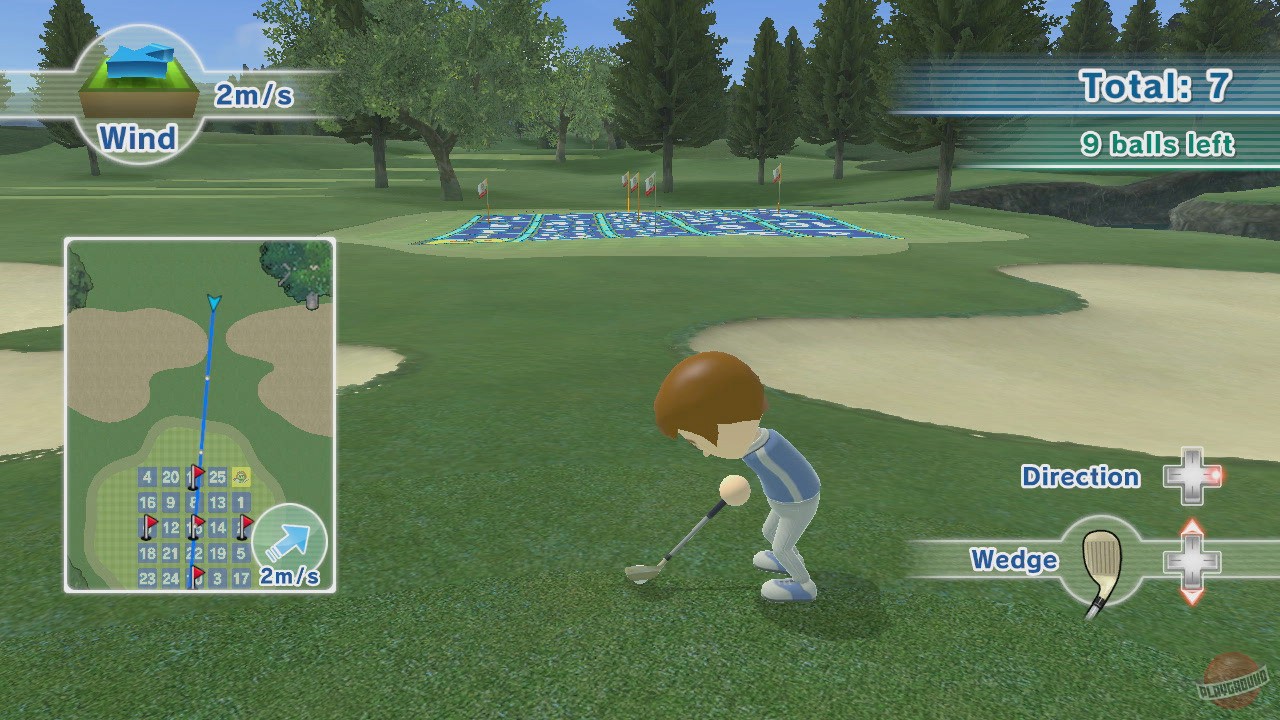Open the club selector next to Wedge
Screen dimensions: 1280x720
(1191, 561)
